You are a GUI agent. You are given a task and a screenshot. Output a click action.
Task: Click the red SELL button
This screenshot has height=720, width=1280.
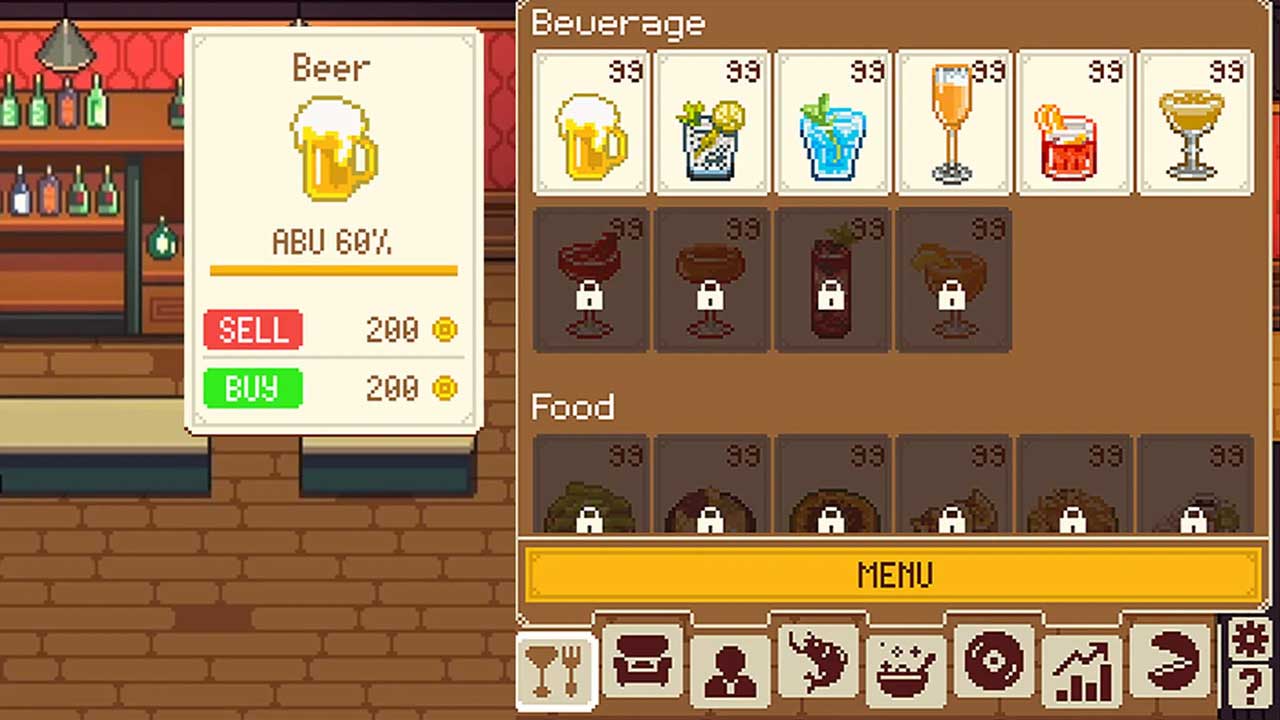(x=253, y=330)
